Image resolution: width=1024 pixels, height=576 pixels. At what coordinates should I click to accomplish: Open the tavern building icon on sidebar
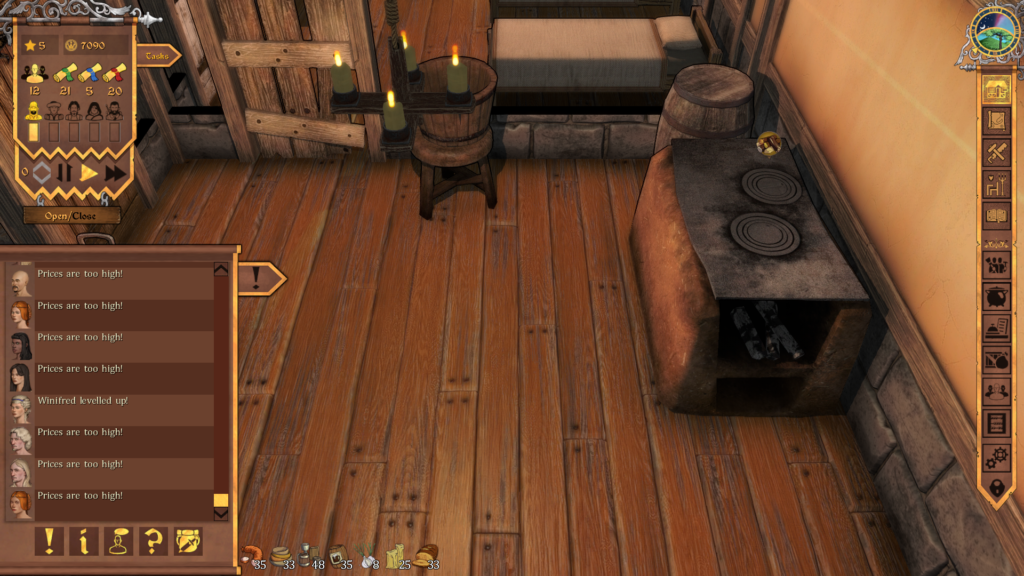[995, 88]
